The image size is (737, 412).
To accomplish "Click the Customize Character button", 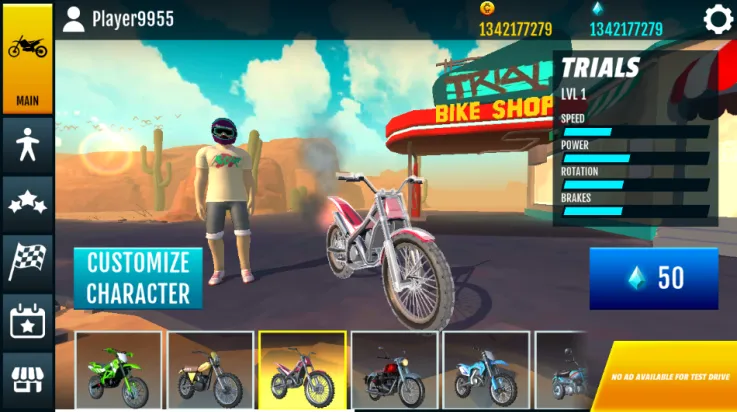I will tap(138, 278).
